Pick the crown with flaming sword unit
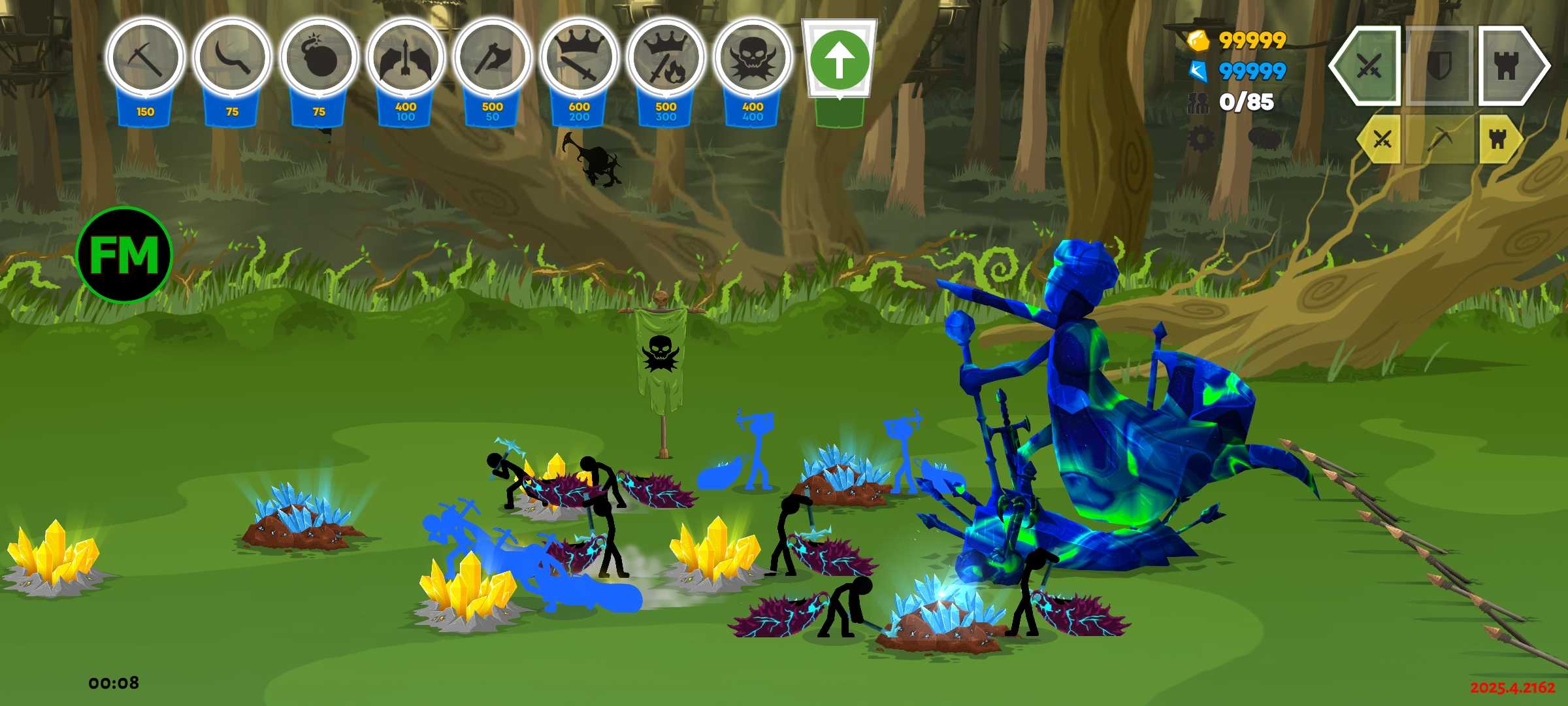Screen dimensions: 1568x706 pos(666,59)
